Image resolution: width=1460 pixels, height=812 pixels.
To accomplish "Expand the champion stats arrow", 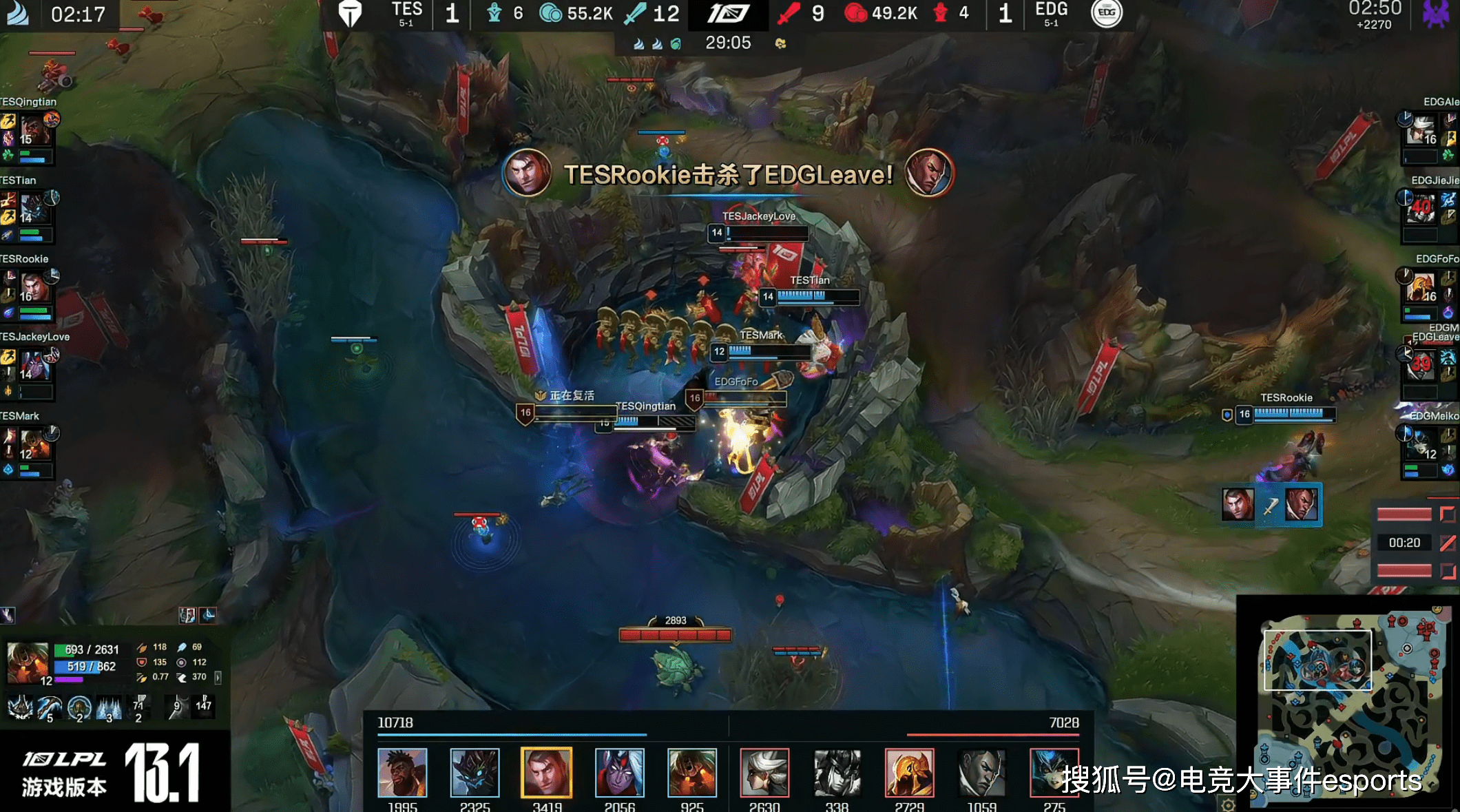I will pyautogui.click(x=218, y=677).
